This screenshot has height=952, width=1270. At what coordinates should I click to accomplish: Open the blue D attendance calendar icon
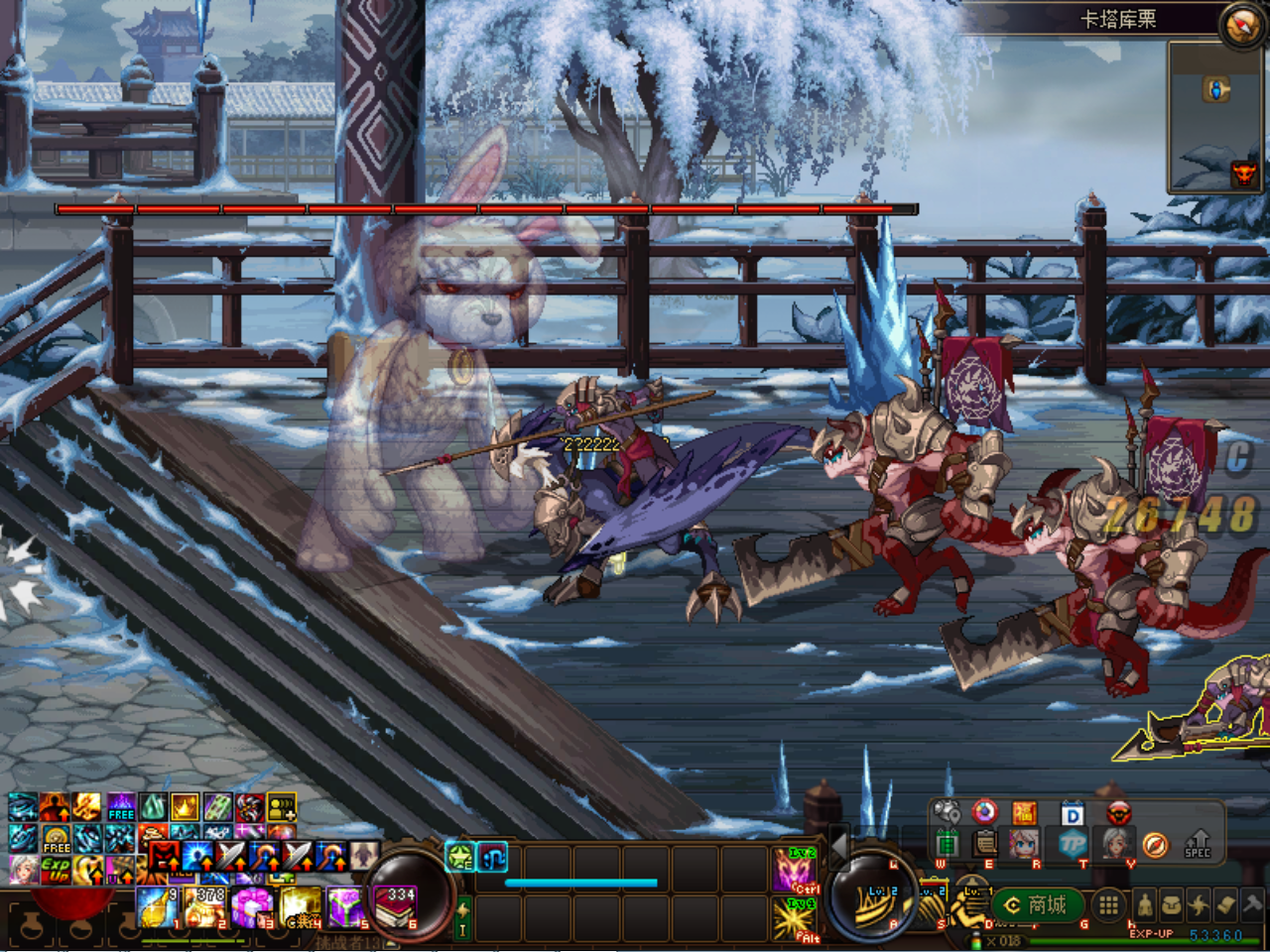1073,812
